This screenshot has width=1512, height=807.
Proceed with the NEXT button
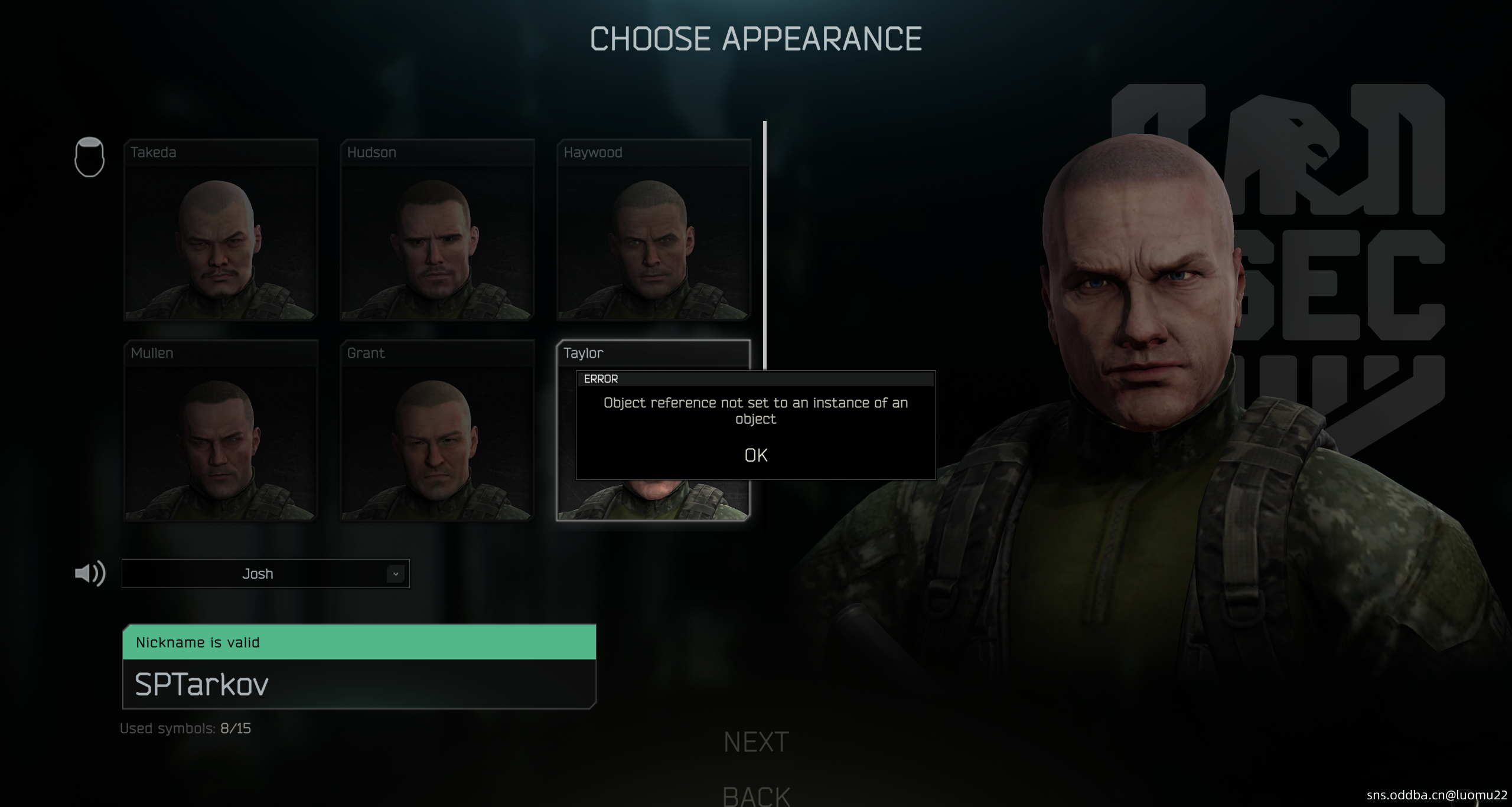click(756, 742)
